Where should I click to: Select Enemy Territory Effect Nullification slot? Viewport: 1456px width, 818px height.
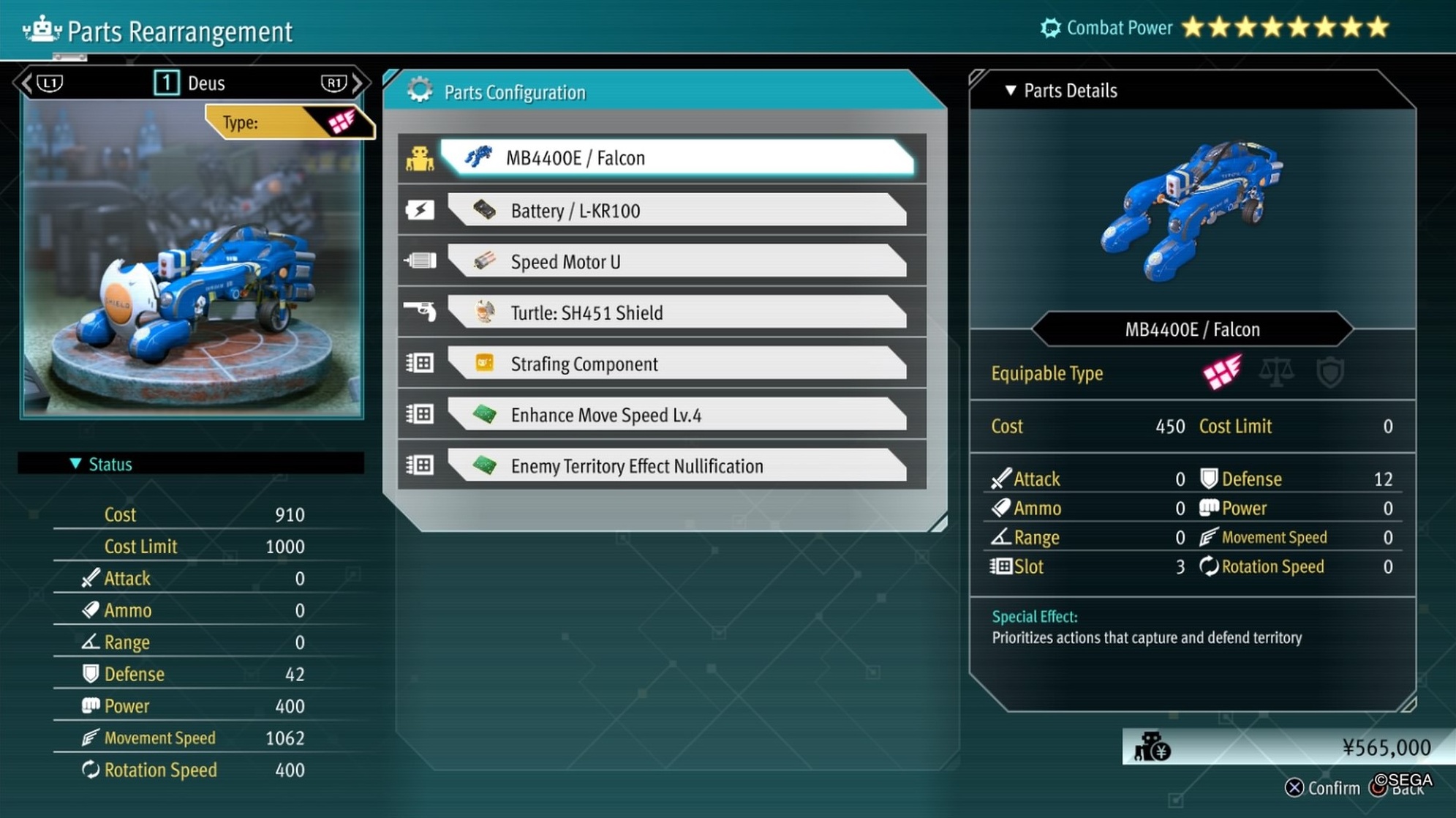pos(676,466)
